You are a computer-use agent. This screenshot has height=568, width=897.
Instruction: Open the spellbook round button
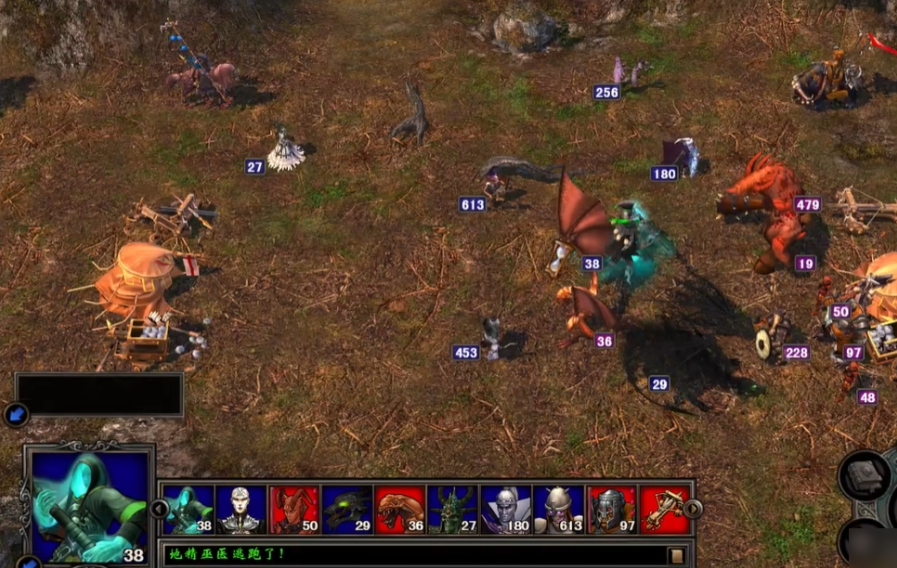pyautogui.click(x=863, y=476)
